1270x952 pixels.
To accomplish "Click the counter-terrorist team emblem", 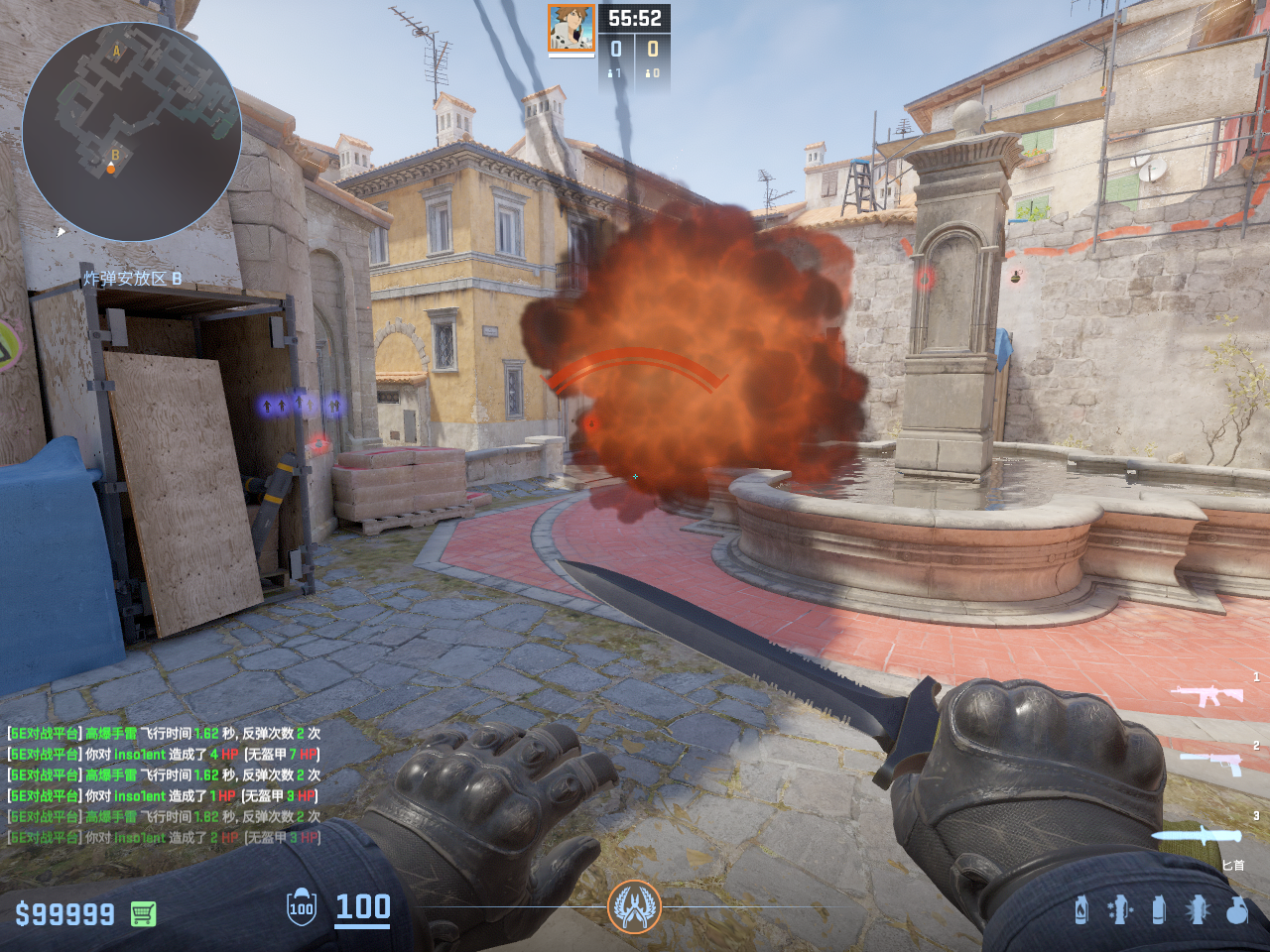I will tap(634, 906).
